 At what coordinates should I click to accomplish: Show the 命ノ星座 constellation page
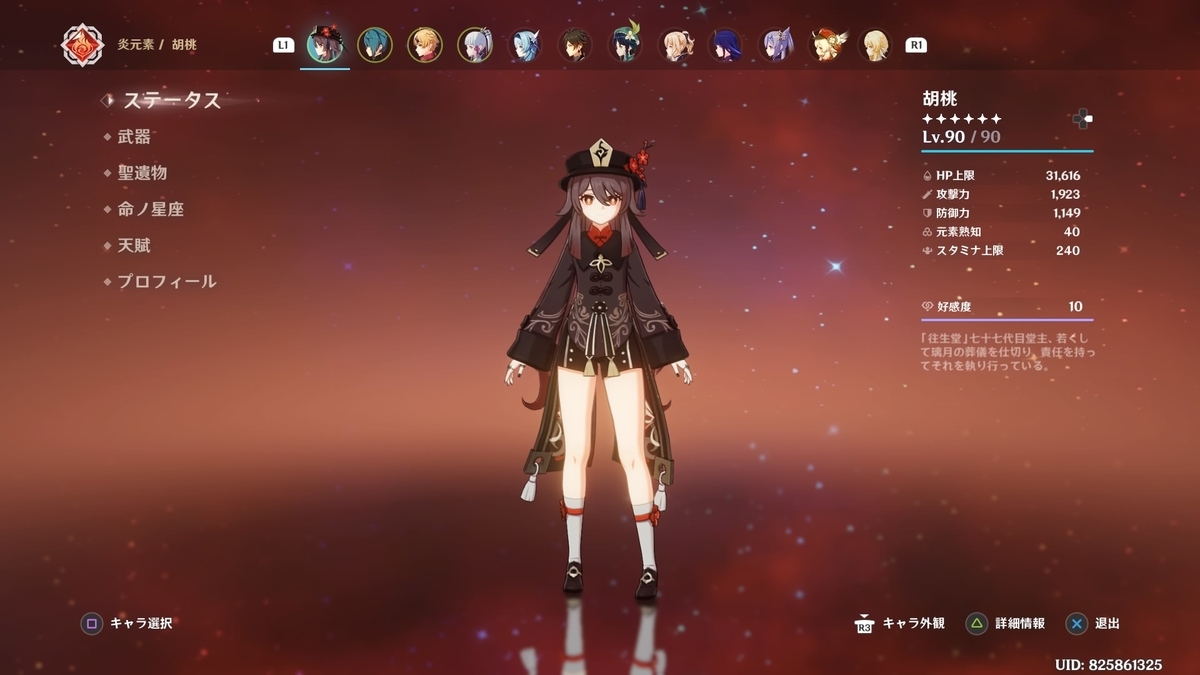(x=150, y=209)
